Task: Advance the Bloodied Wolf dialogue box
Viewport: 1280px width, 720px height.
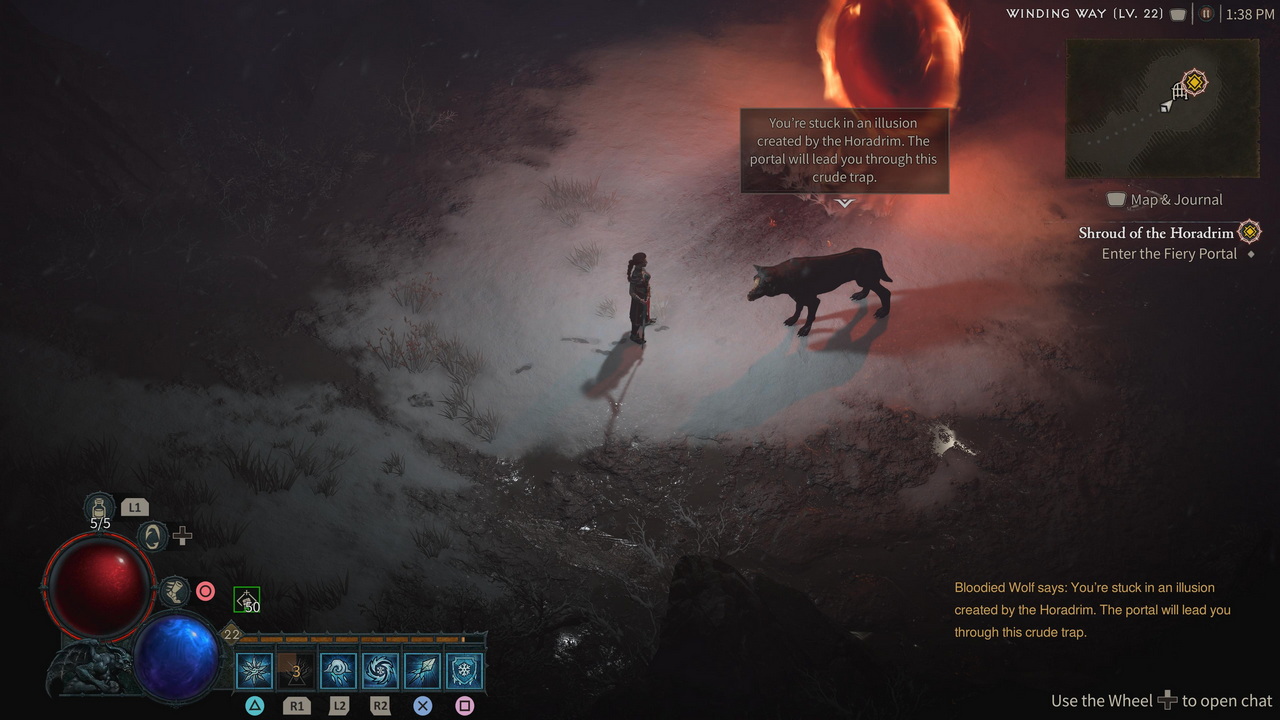Action: pos(844,151)
